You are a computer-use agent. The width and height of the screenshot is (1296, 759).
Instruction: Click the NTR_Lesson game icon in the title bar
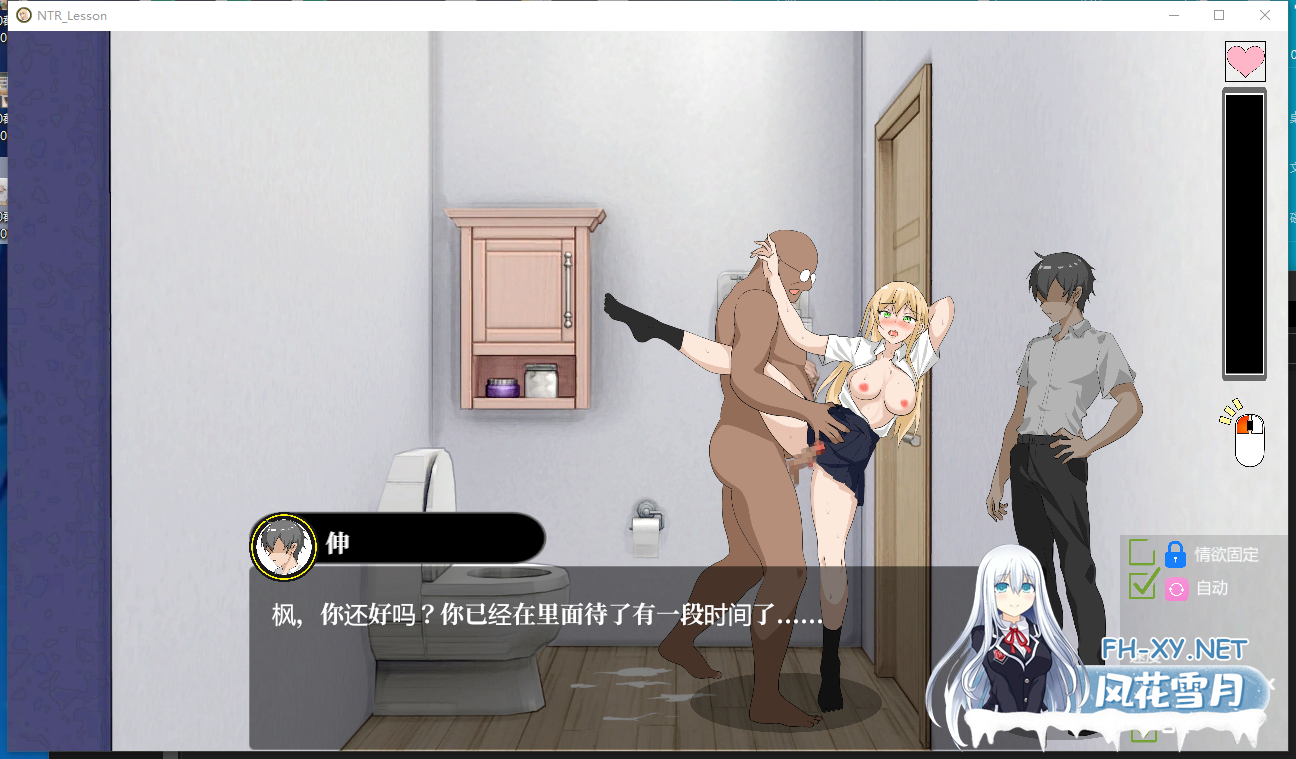click(22, 15)
